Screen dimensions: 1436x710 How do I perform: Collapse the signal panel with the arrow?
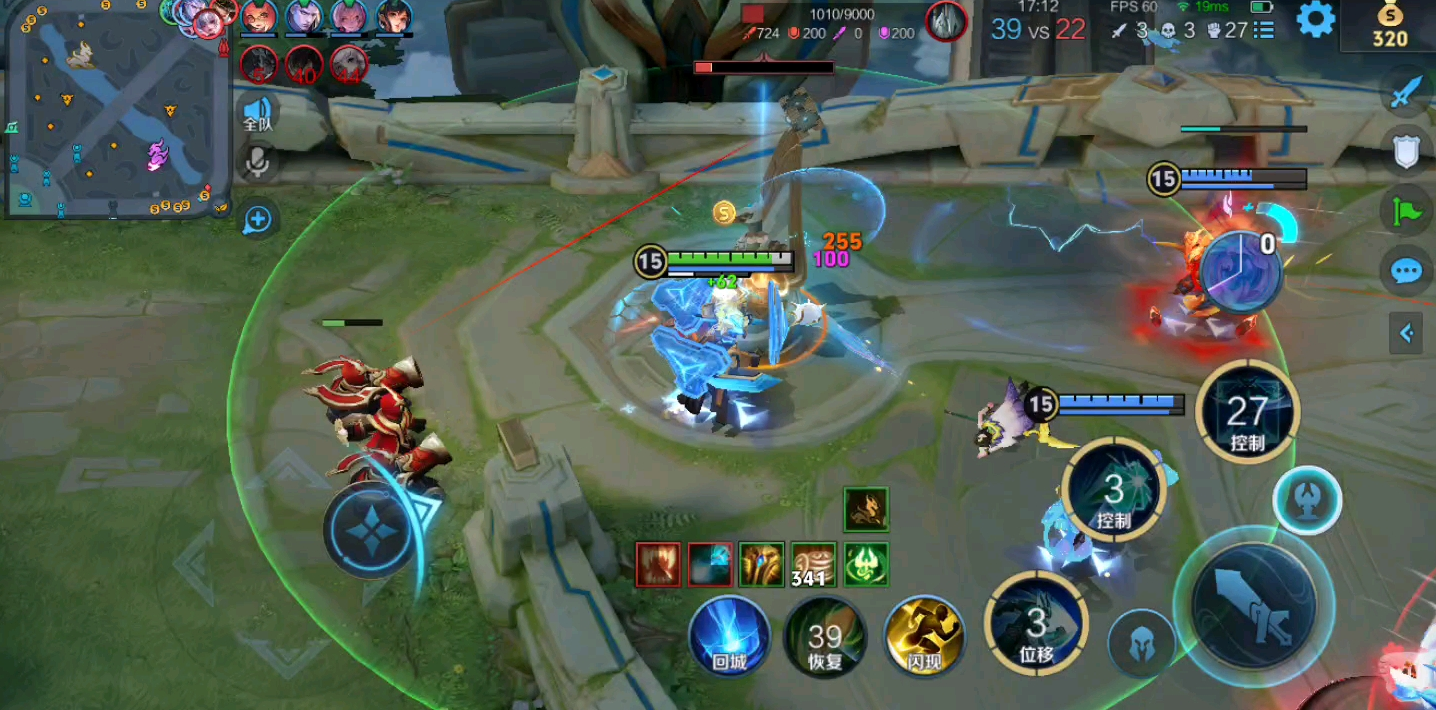(1406, 333)
